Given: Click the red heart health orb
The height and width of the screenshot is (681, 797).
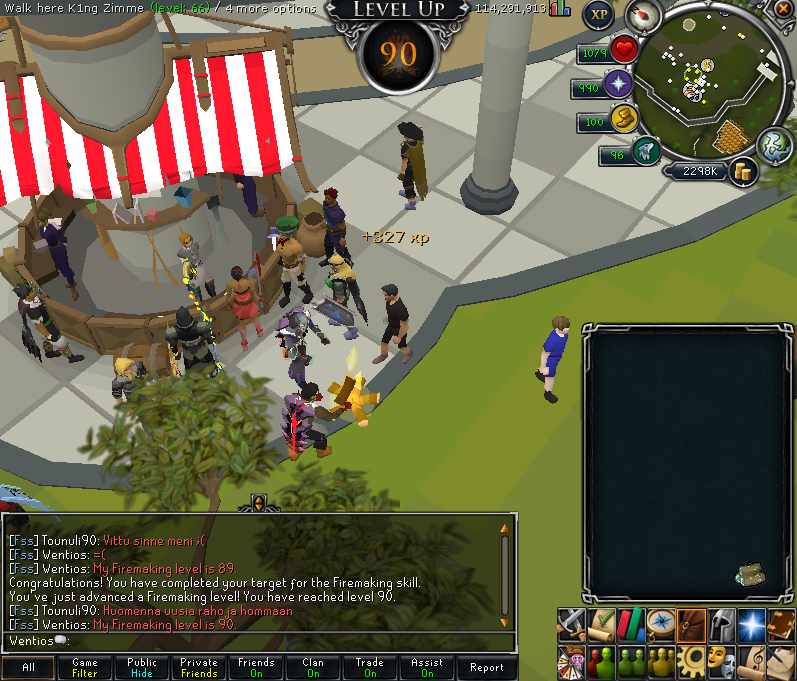Looking at the screenshot, I should pyautogui.click(x=625, y=49).
